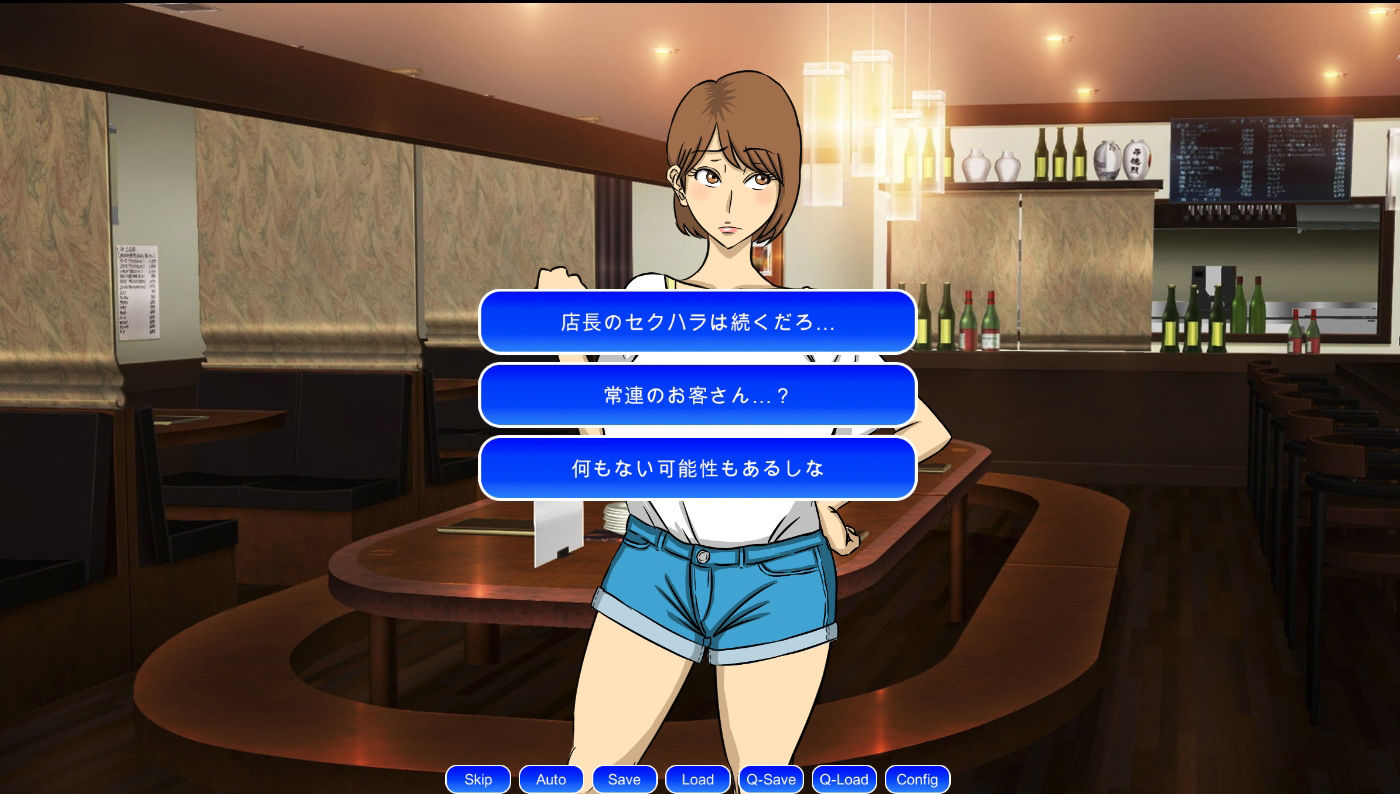Open the Save screen
The width and height of the screenshot is (1400, 794).
[624, 779]
